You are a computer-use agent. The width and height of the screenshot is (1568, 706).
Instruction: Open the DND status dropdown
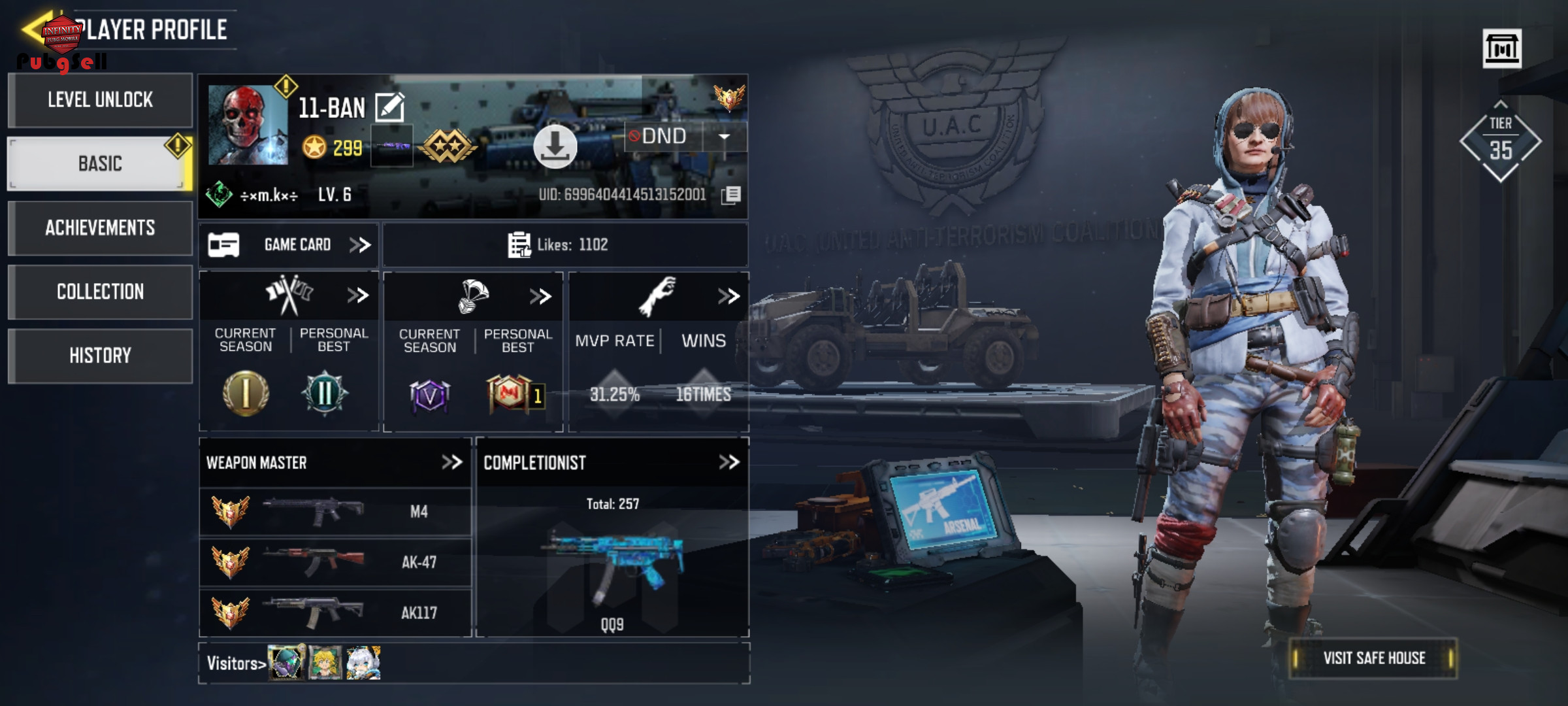(x=724, y=137)
